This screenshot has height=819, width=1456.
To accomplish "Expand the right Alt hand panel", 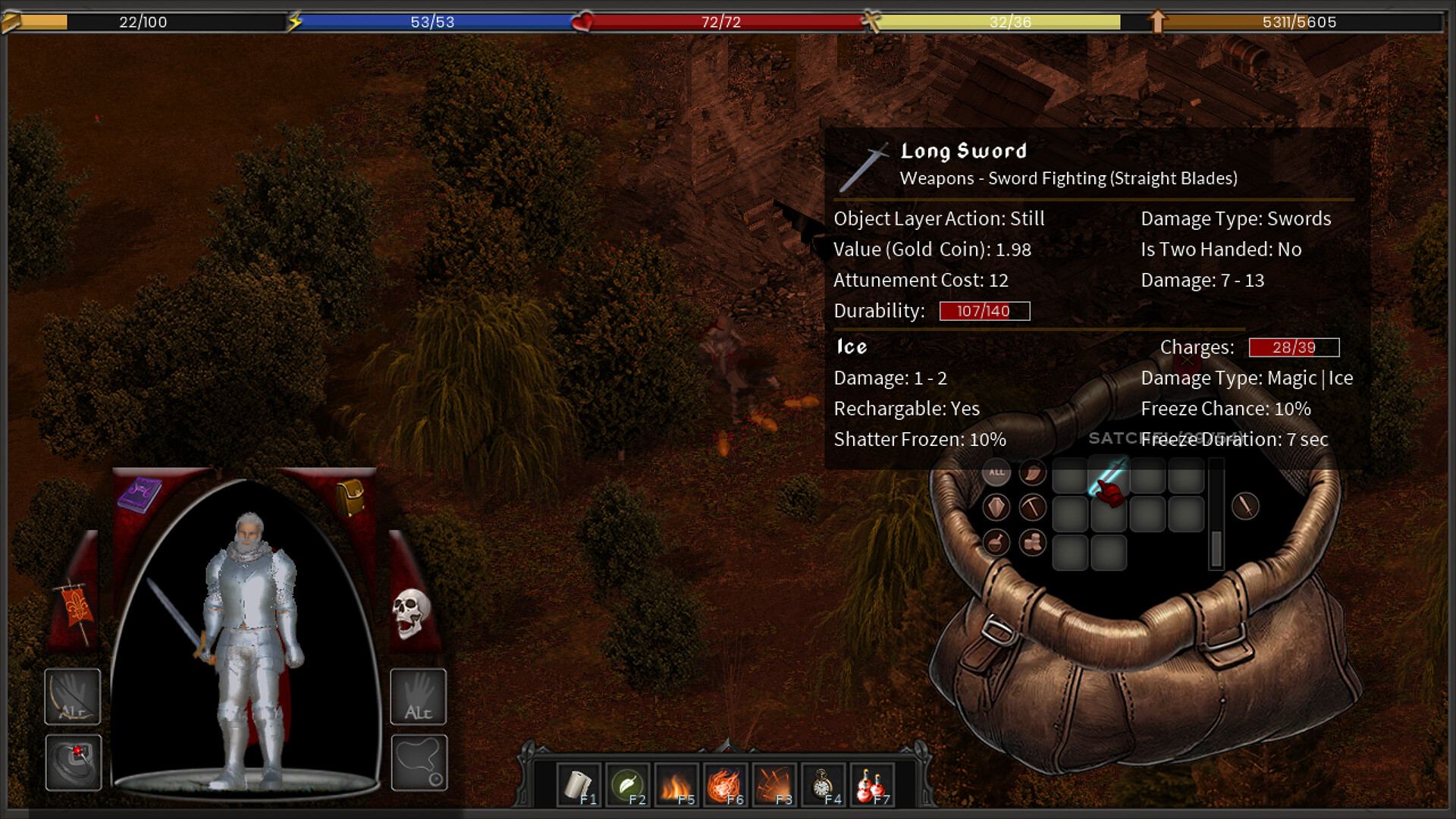I will [x=419, y=698].
